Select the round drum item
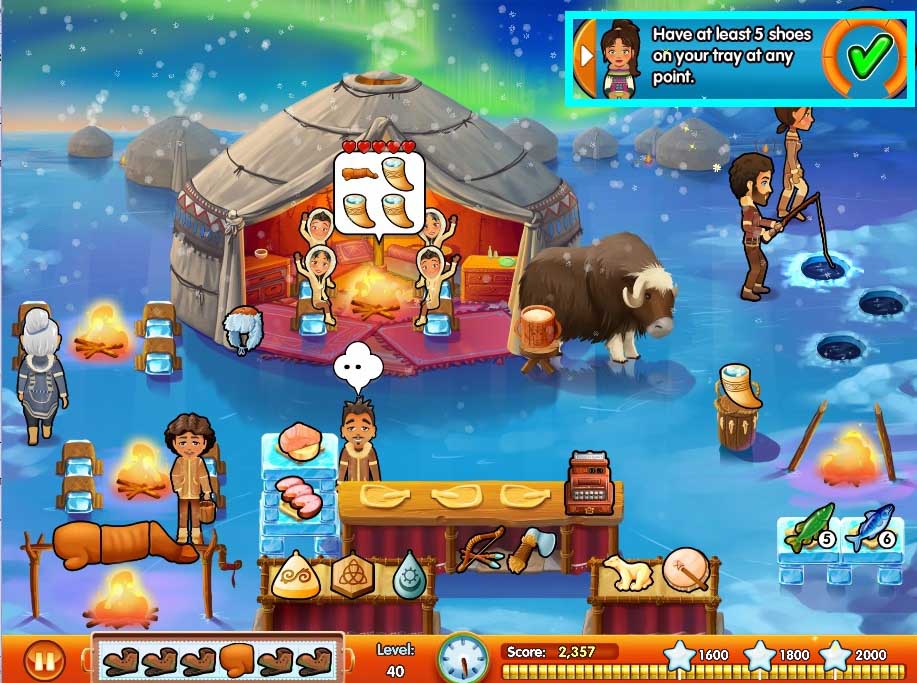Image resolution: width=917 pixels, height=683 pixels. click(x=685, y=570)
